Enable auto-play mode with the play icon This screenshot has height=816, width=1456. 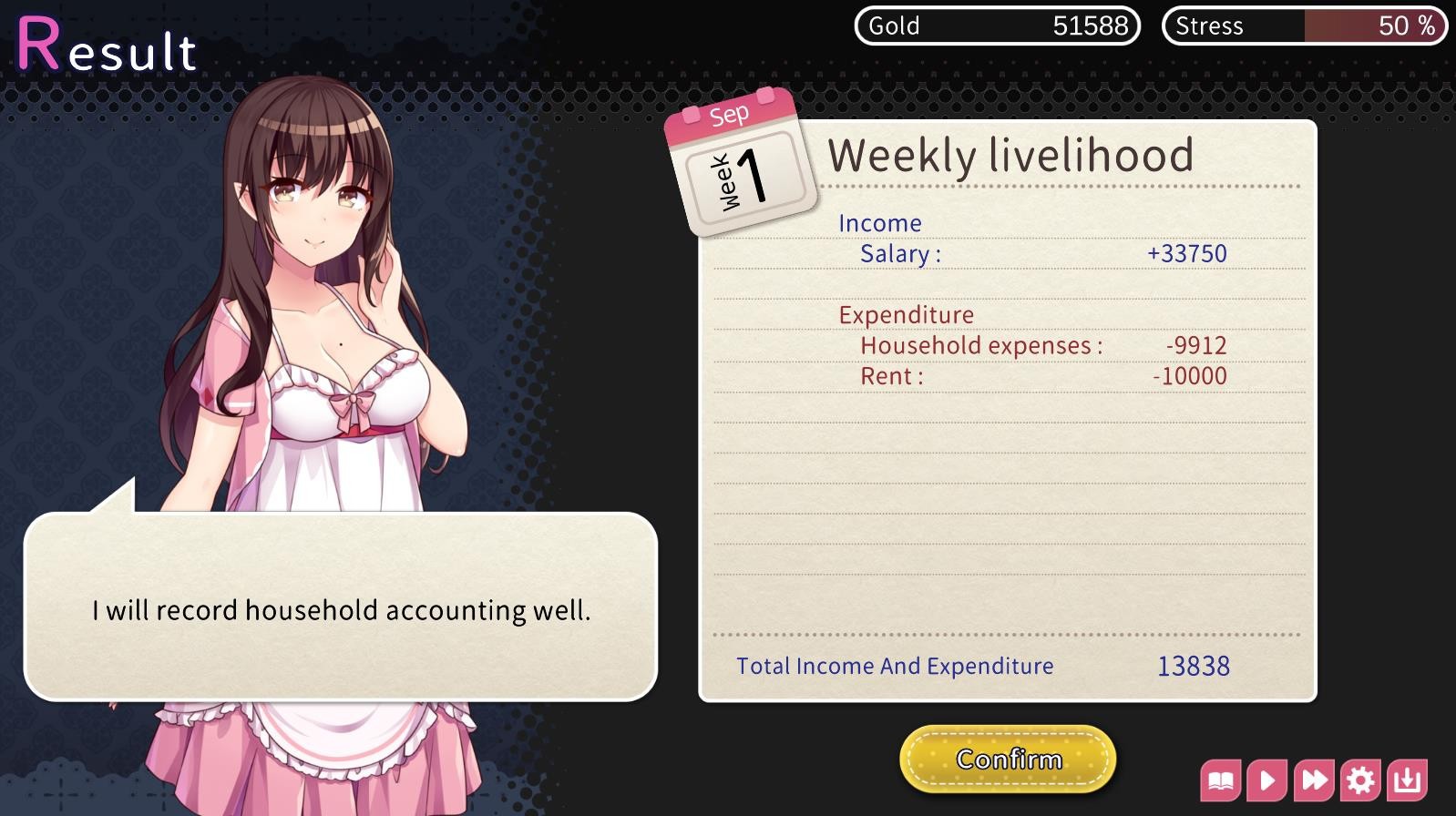coord(1269,780)
